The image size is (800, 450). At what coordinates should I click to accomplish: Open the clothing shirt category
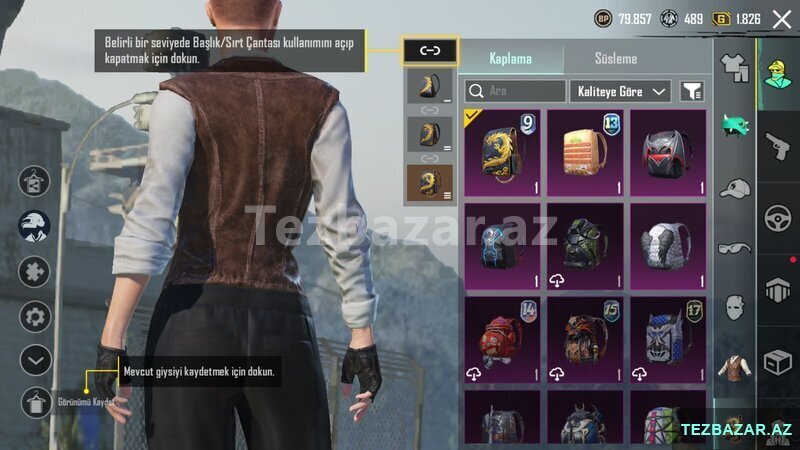tap(734, 67)
